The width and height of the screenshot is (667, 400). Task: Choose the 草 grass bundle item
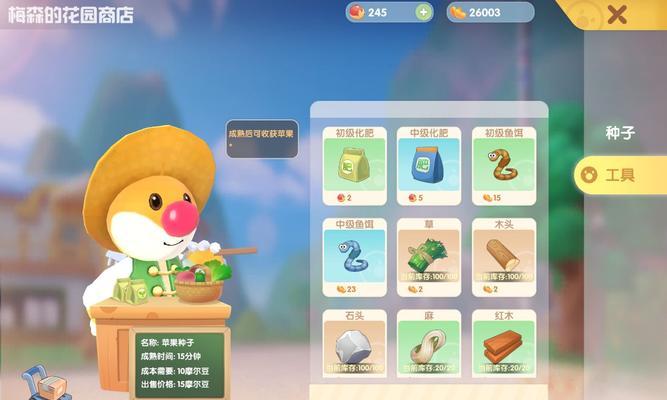coord(428,256)
